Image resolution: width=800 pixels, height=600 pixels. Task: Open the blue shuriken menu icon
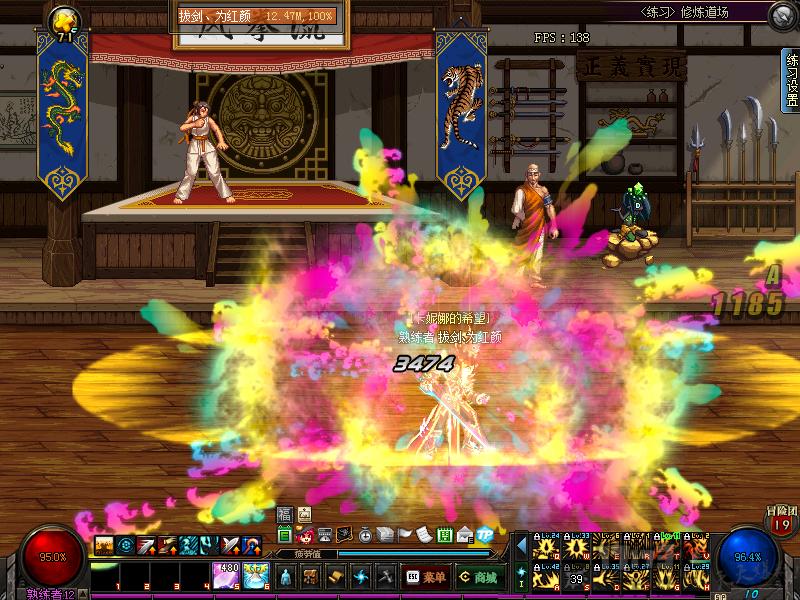(359, 577)
